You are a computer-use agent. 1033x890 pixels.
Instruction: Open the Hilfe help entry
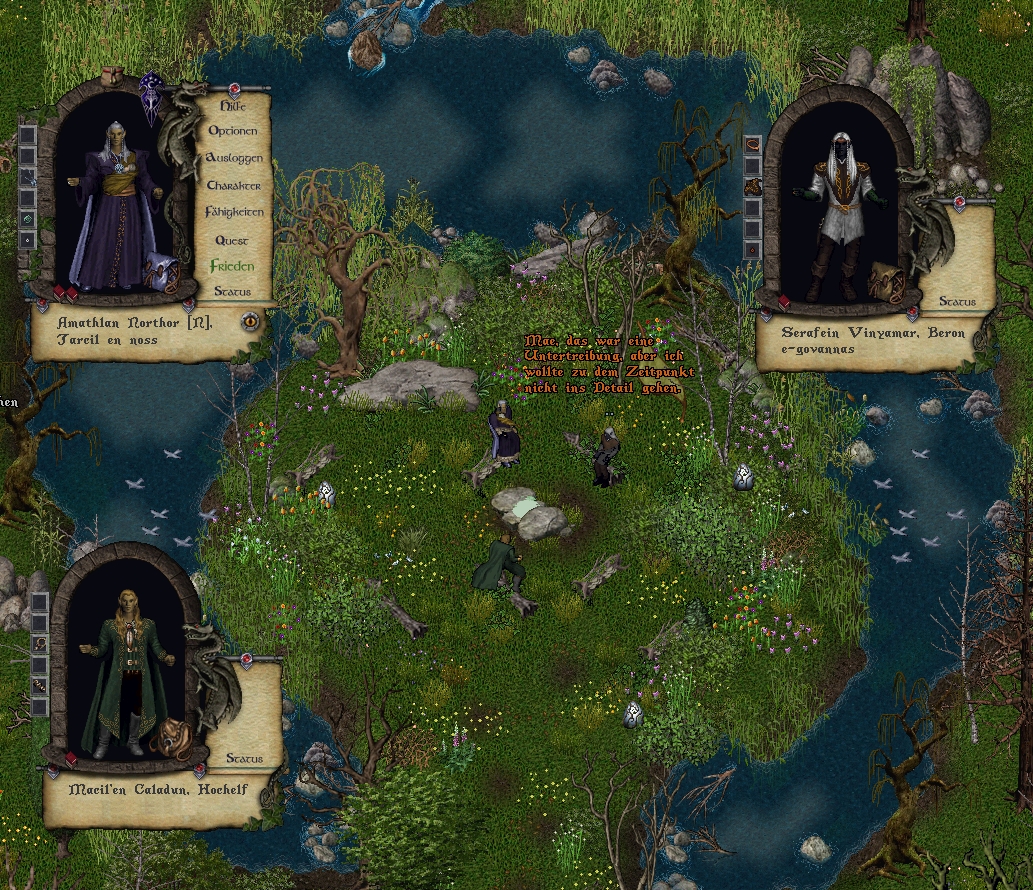click(x=232, y=104)
